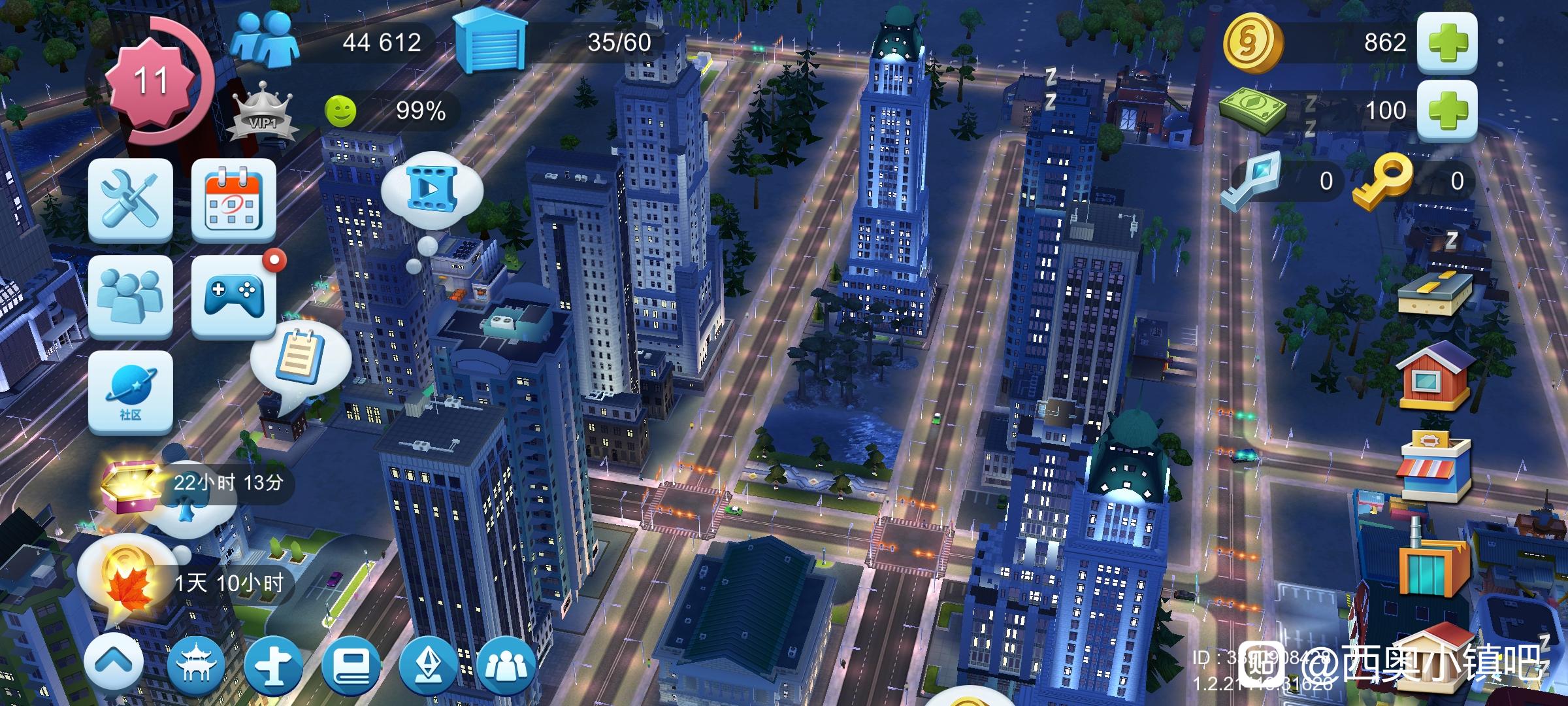The image size is (1568, 706).
Task: Add gold coins with the plus button
Action: point(1446,42)
